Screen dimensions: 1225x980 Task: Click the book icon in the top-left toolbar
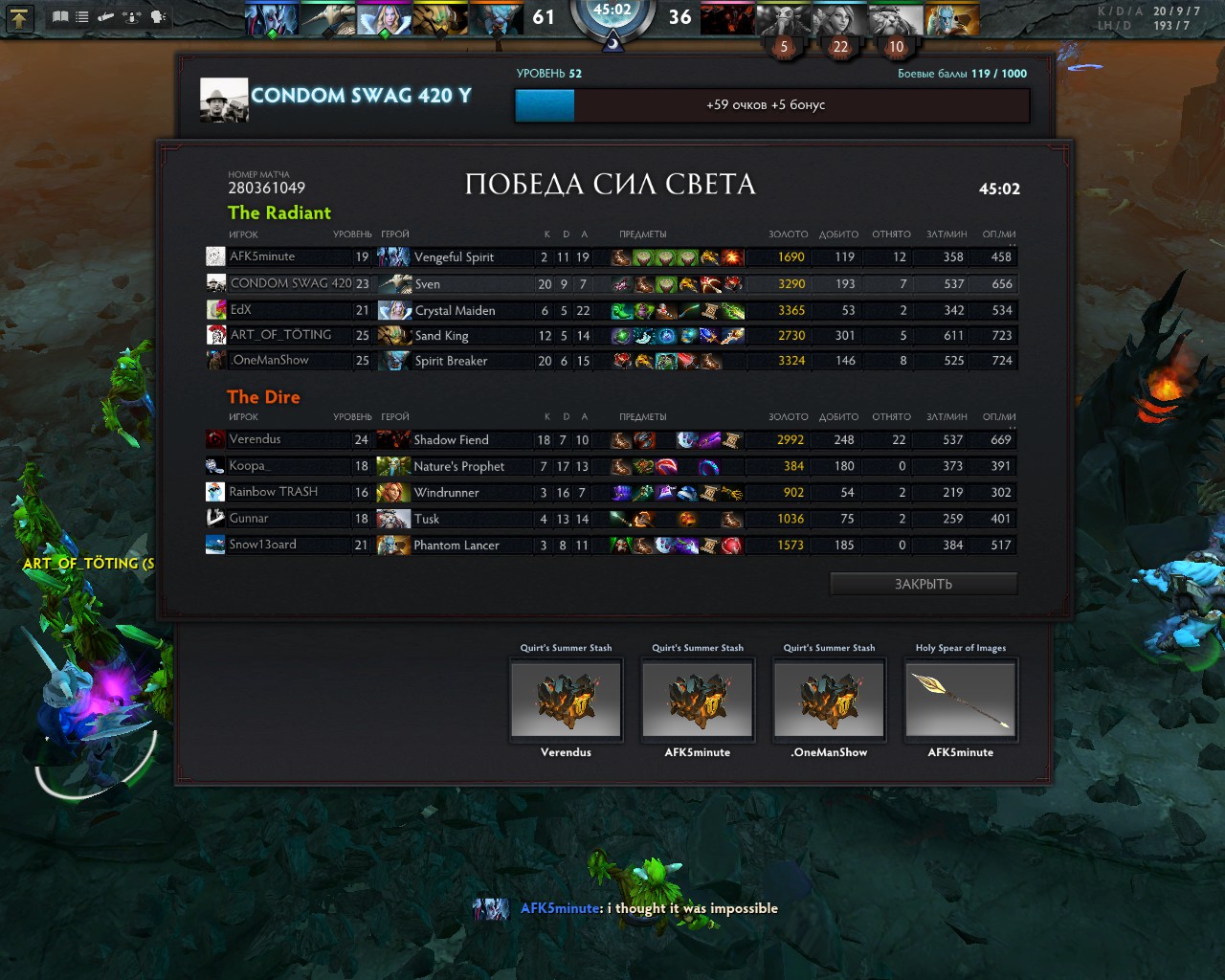(x=60, y=17)
